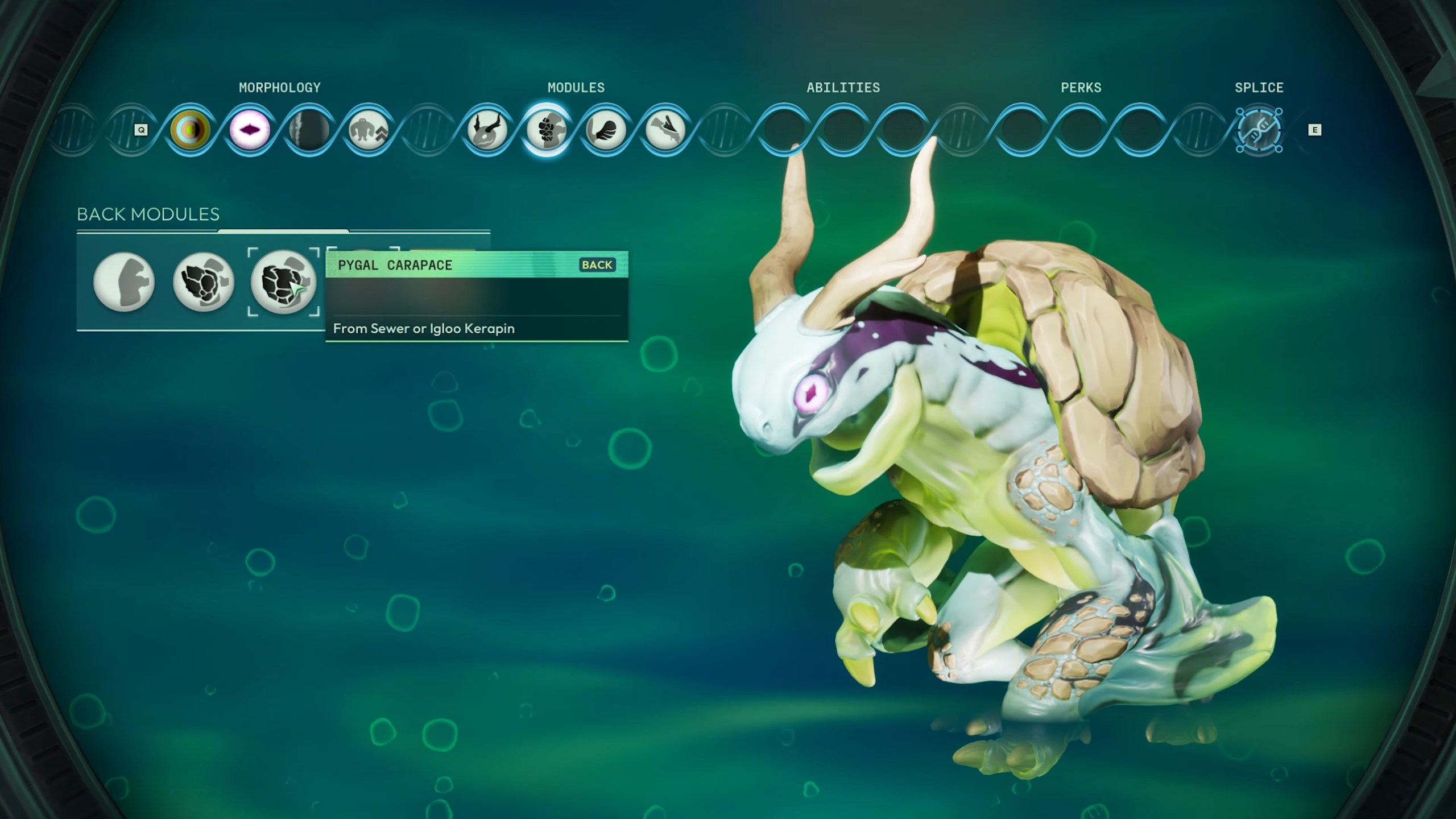Open the feathered wing modules node
Viewport: 1456px width, 819px height.
[605, 130]
